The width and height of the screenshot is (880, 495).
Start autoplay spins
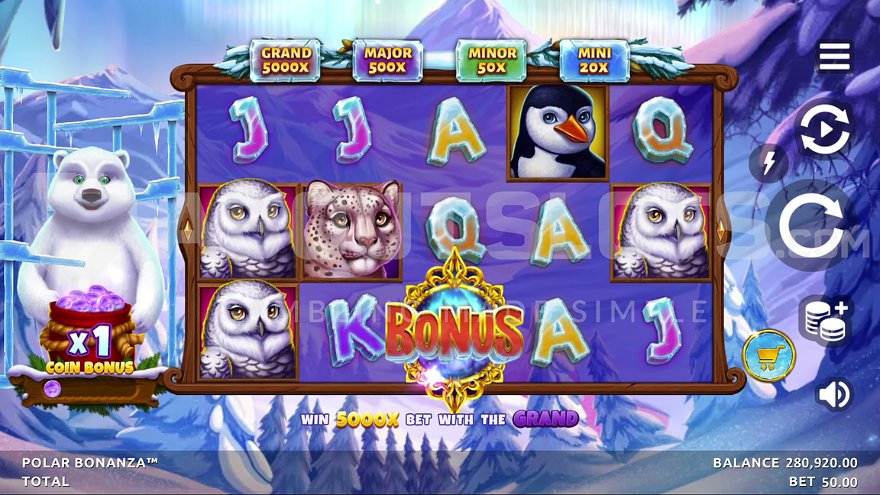(x=825, y=129)
